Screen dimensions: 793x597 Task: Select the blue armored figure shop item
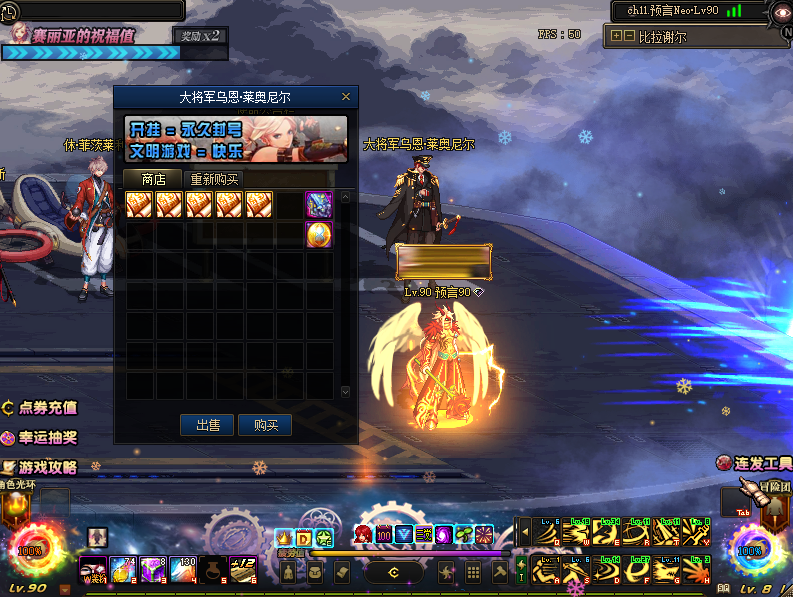click(x=319, y=205)
